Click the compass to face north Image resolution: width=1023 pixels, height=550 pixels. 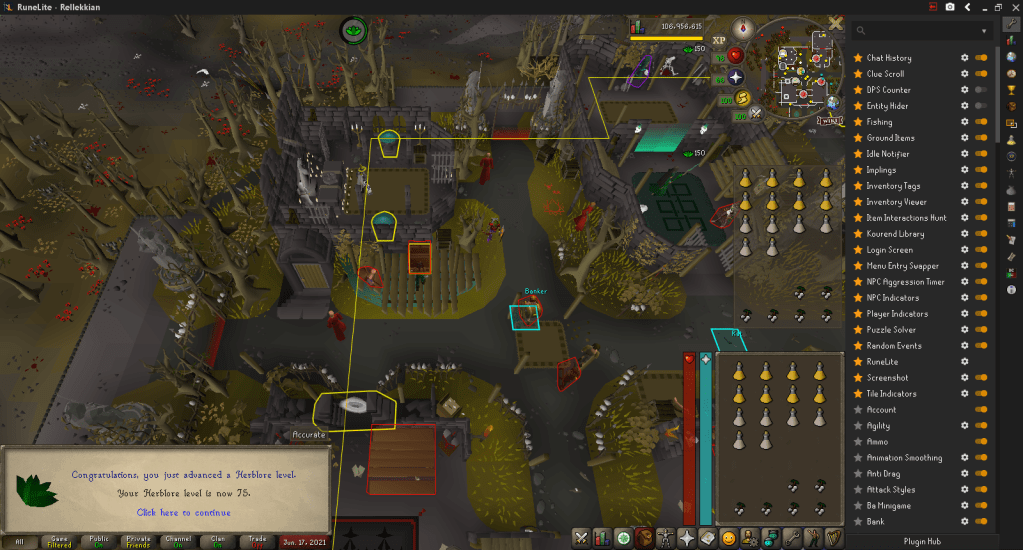pos(742,27)
